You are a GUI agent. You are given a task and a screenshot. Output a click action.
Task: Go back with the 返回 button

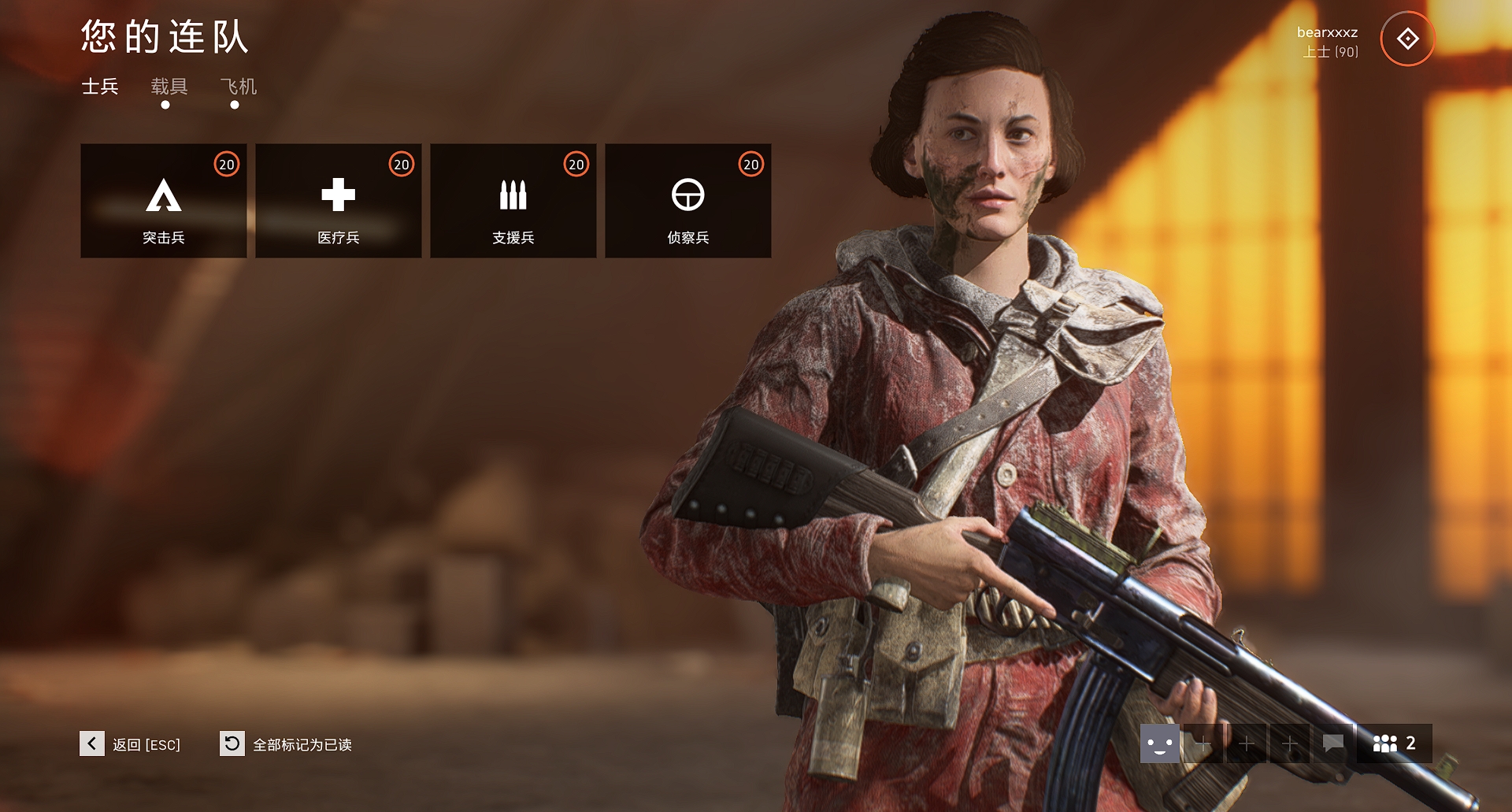(x=131, y=744)
